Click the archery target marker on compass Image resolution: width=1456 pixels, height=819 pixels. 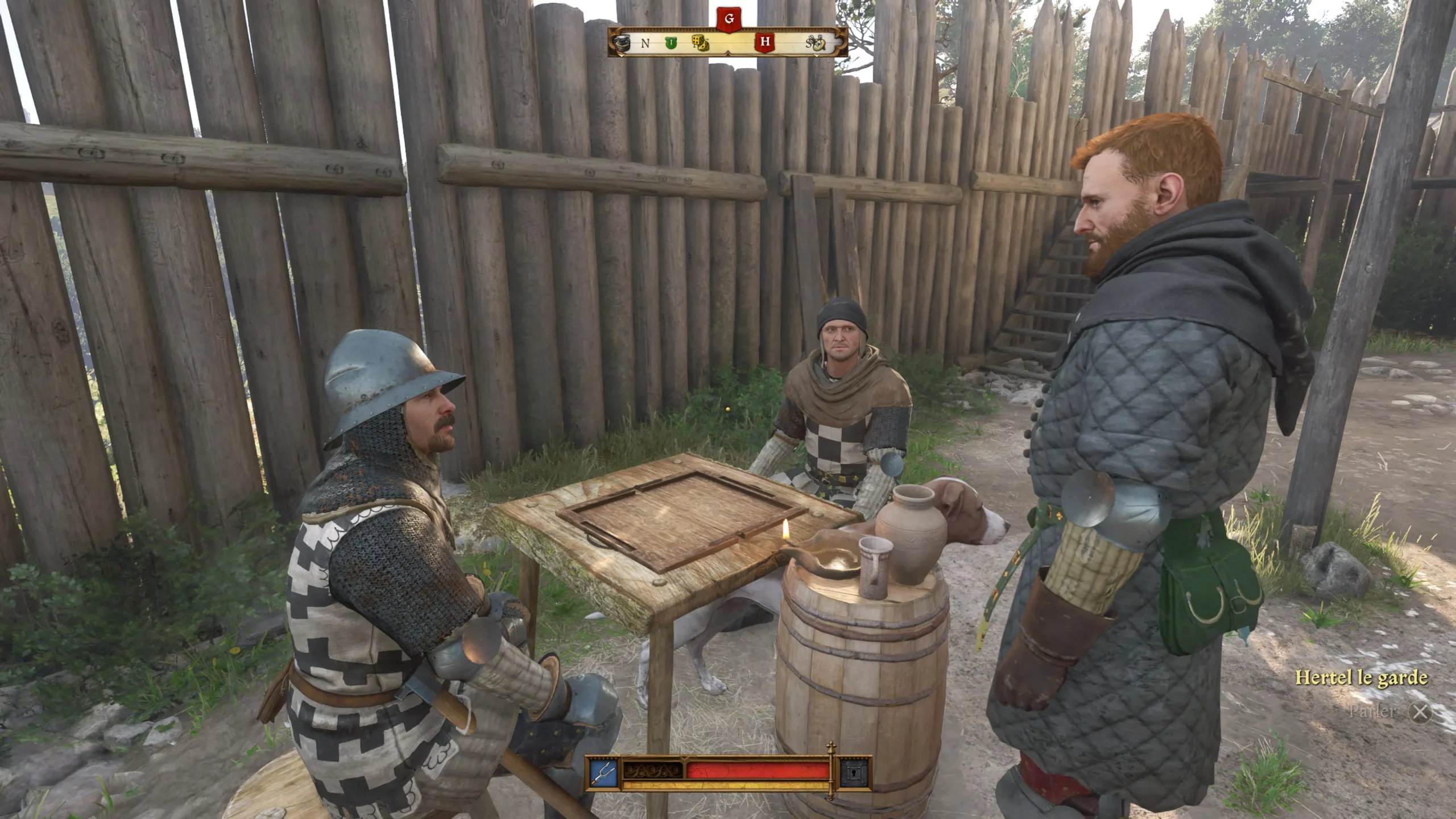[x=819, y=44]
